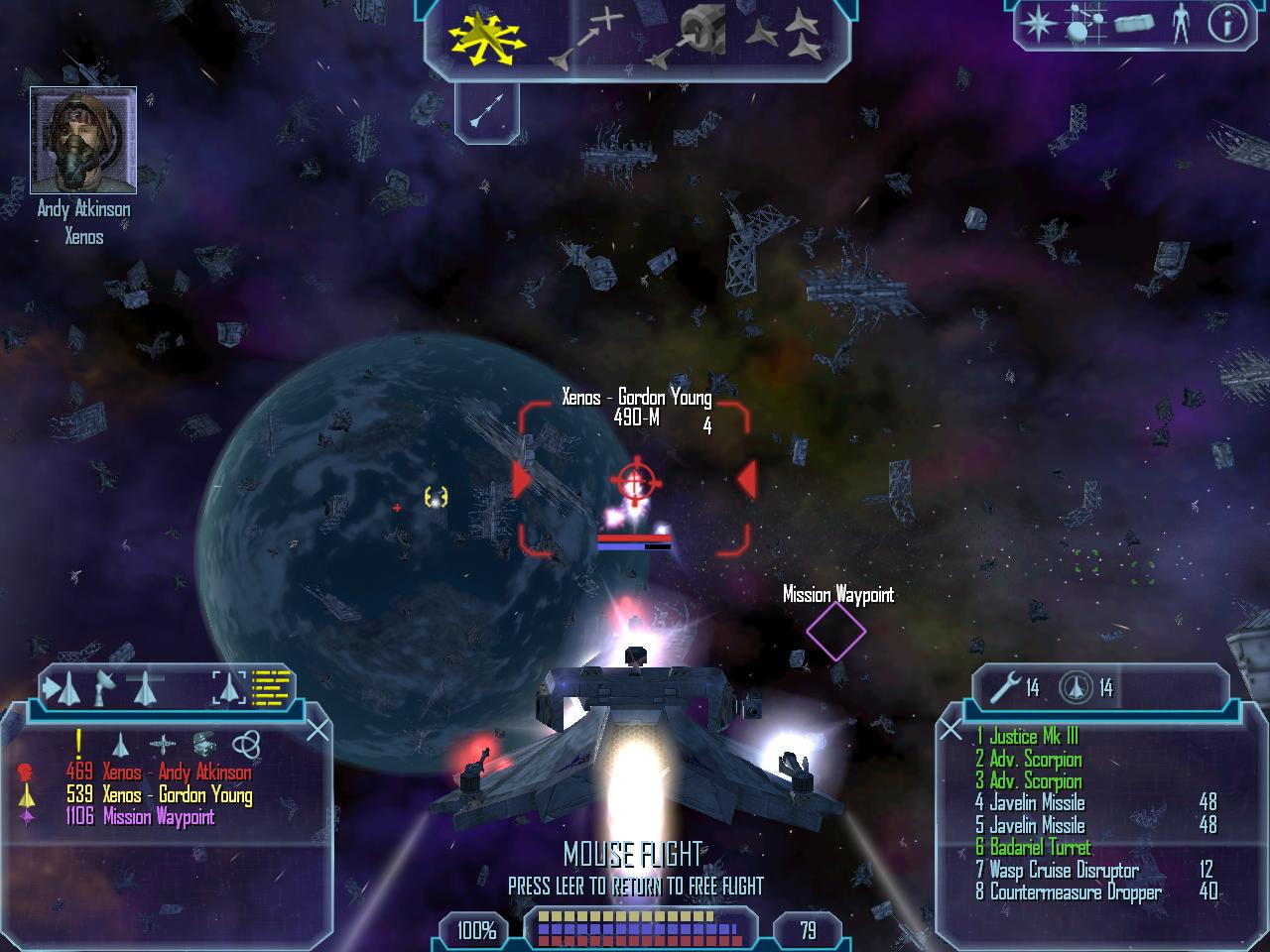Viewport: 1270px width, 952px height.
Task: Close the contact list panel
Action: coord(317,731)
